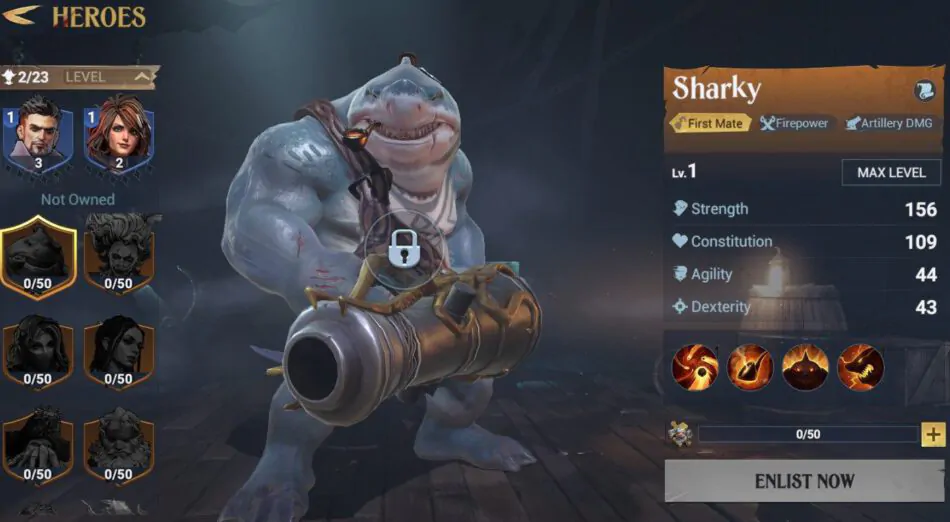Choose the First Mate tag
The image size is (950, 522).
(x=709, y=123)
